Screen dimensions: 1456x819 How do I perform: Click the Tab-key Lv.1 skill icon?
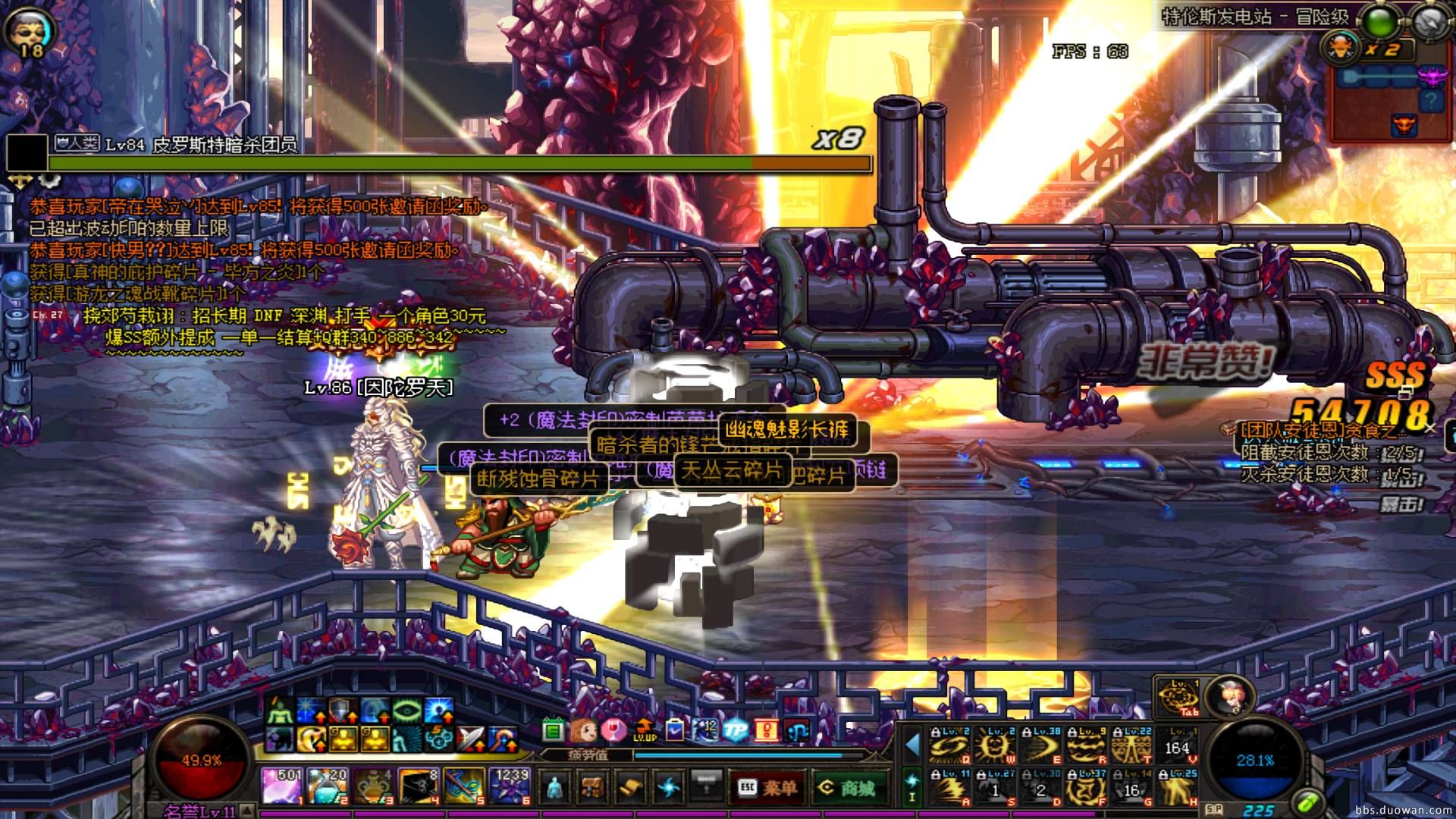(1177, 698)
